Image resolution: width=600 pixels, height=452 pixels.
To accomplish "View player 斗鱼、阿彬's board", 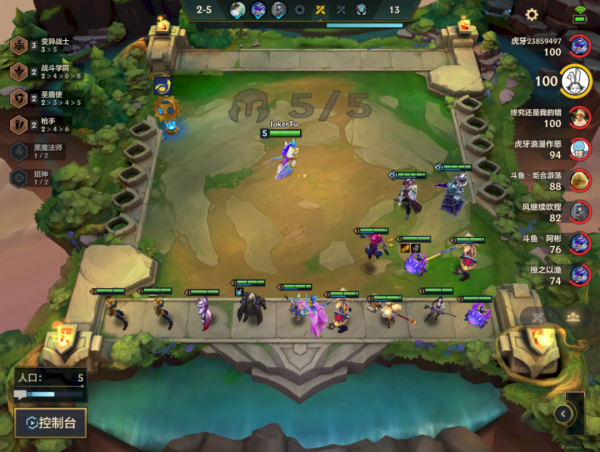I will [578, 243].
